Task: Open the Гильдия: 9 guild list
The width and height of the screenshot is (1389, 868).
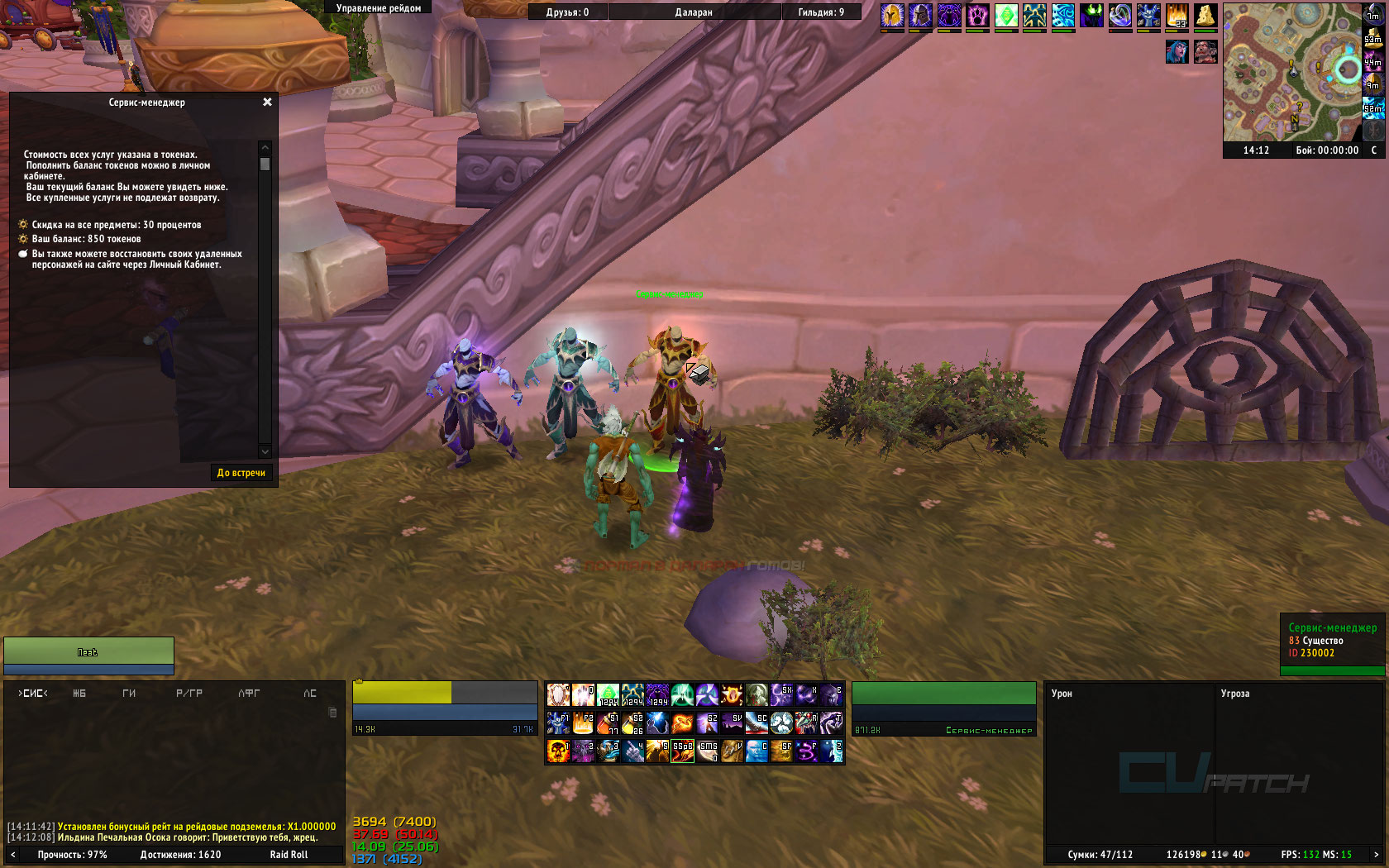Action: coord(821,12)
